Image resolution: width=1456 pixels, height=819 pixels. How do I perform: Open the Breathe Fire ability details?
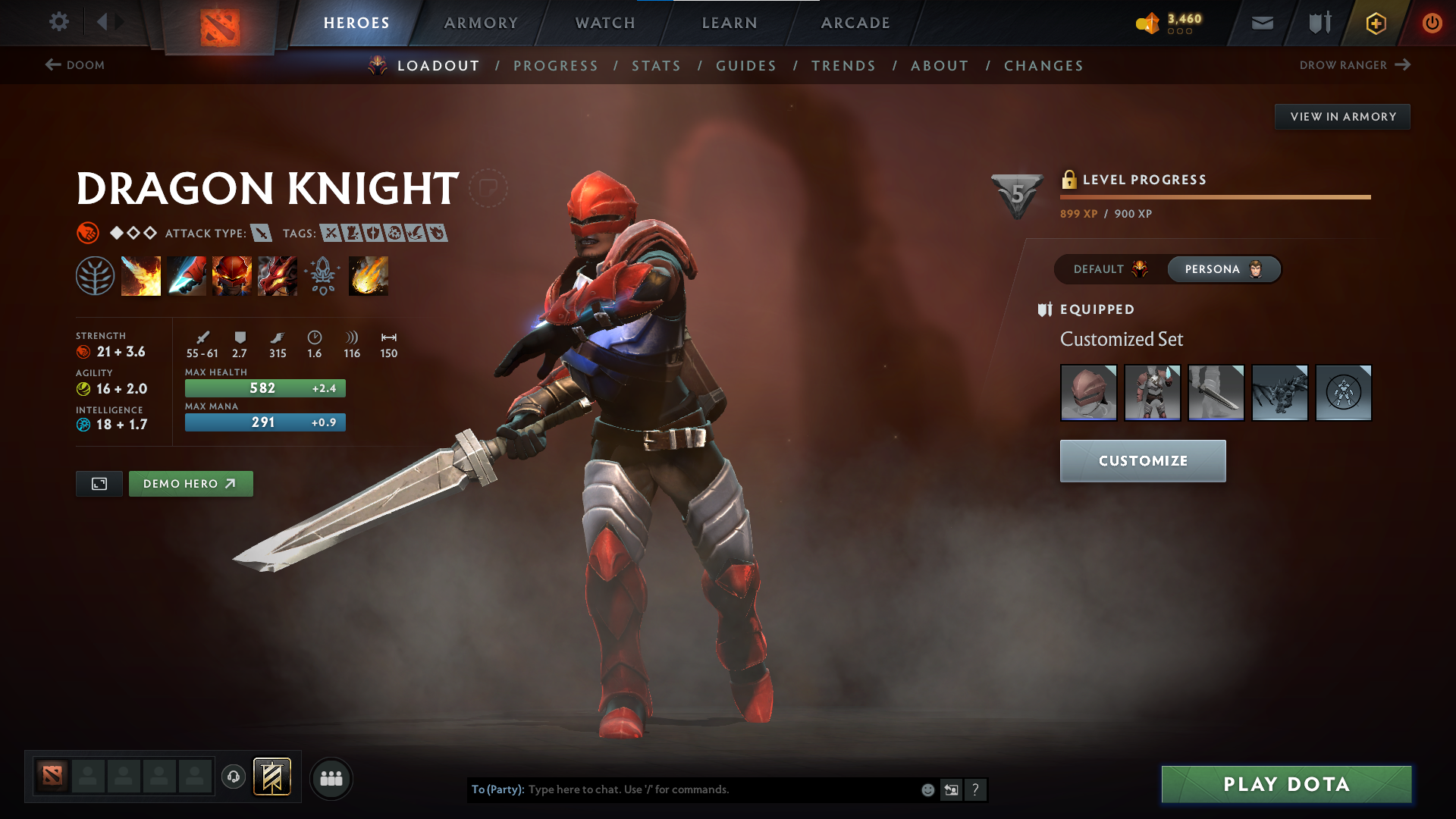(141, 275)
